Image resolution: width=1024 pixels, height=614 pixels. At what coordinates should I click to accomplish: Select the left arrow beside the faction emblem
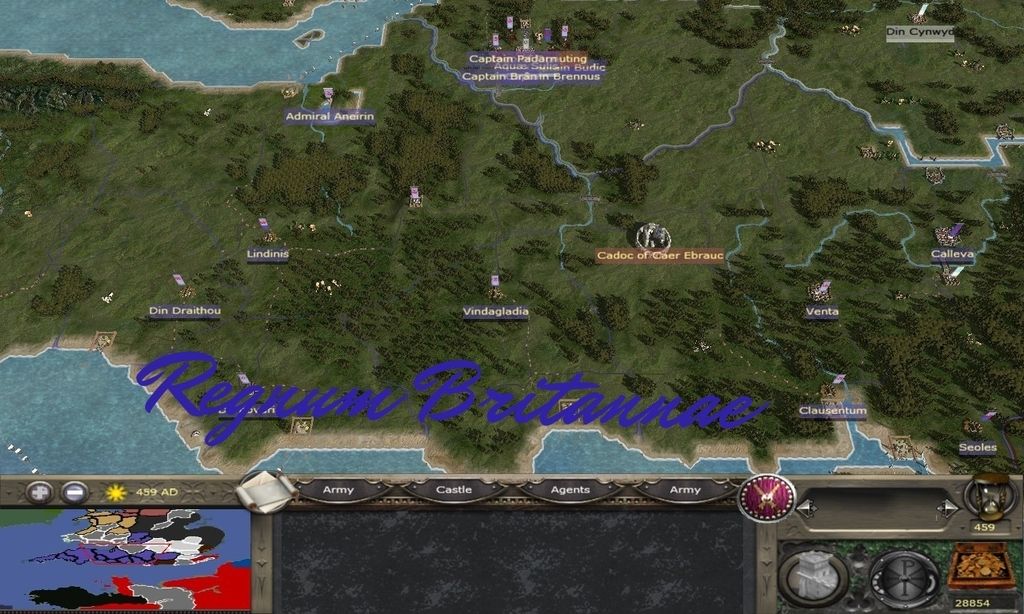(807, 509)
